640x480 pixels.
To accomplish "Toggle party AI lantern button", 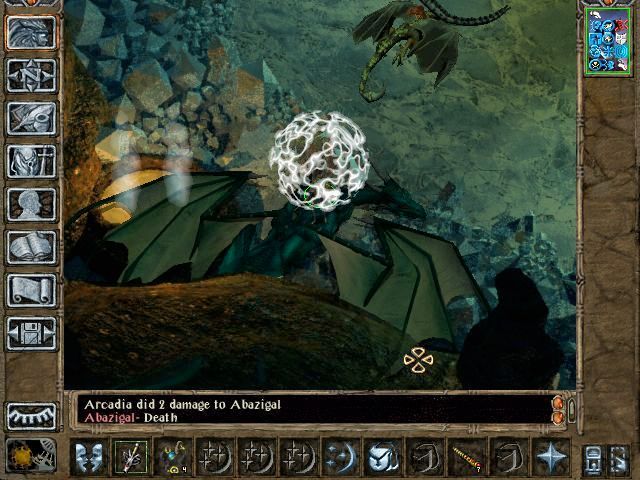I will coord(593,457).
